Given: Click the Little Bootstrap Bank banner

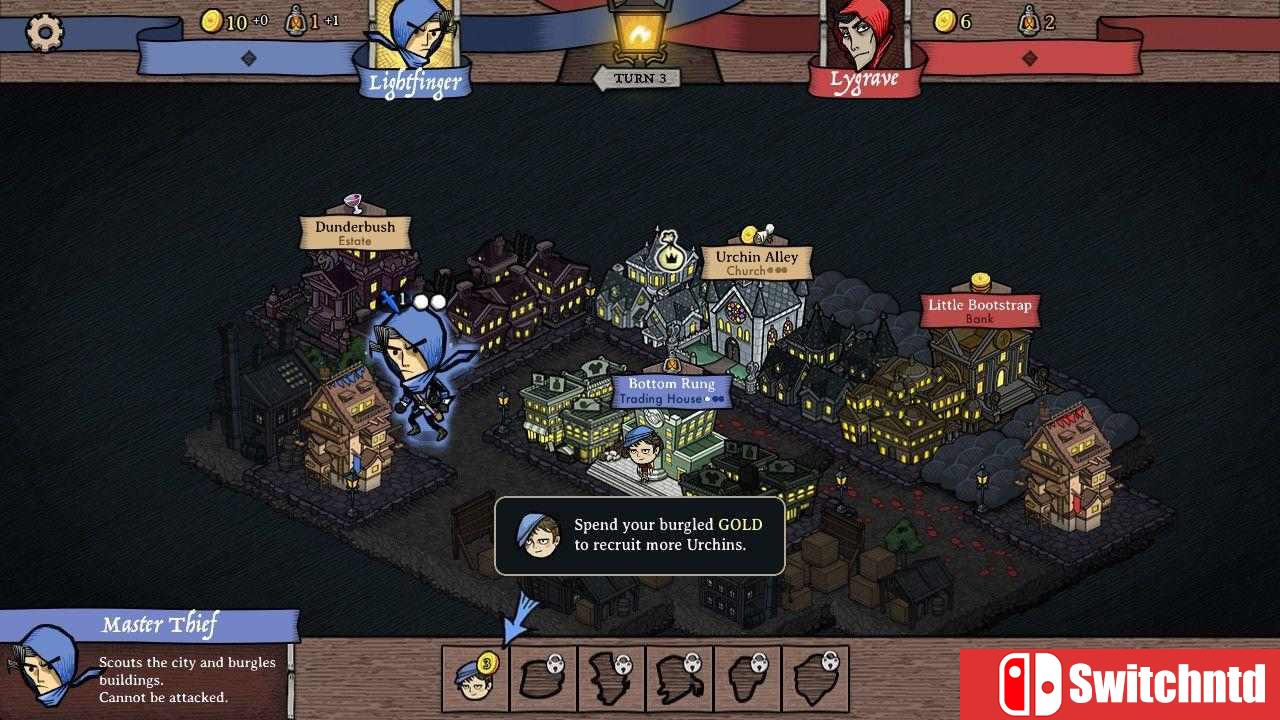Looking at the screenshot, I should pos(978,308).
